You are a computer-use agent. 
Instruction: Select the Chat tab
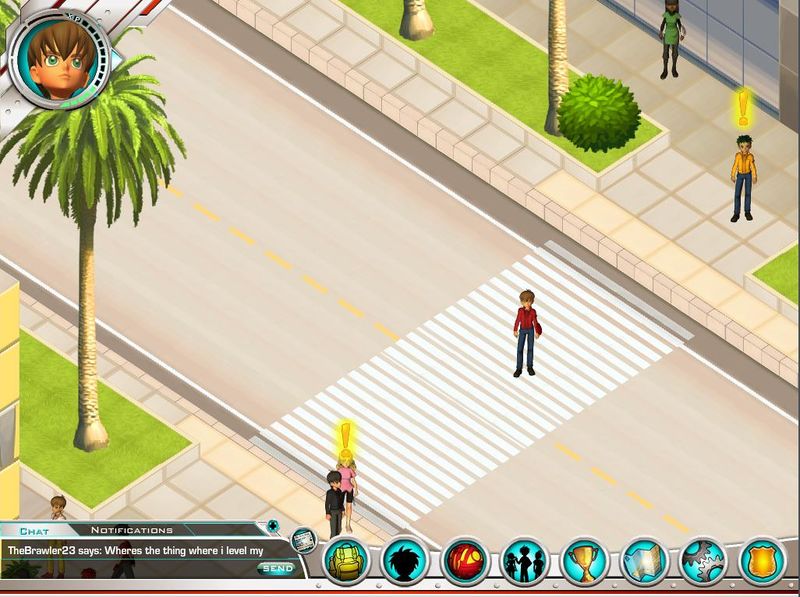[x=34, y=530]
